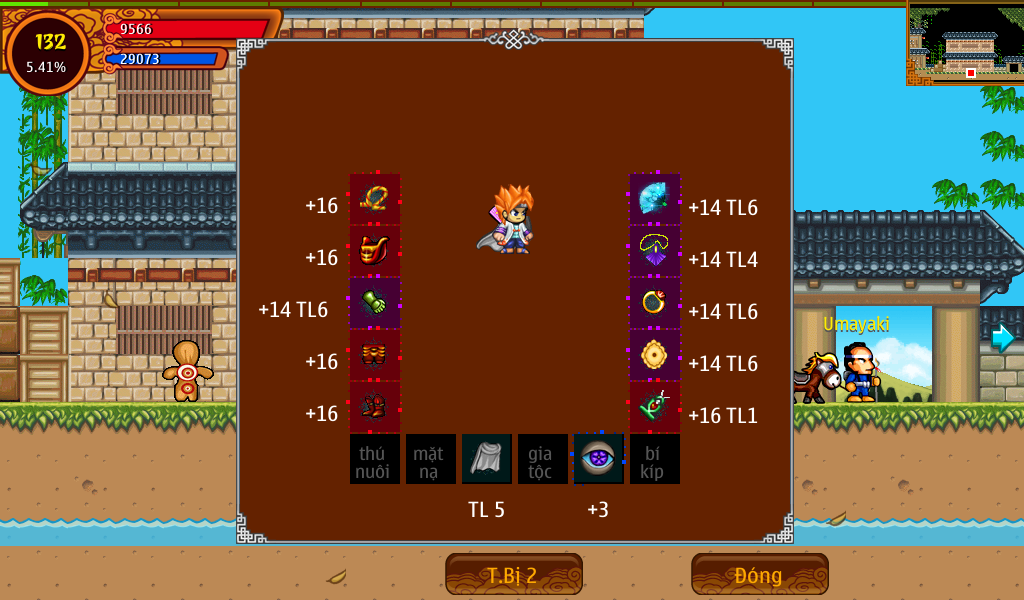Select the red boots equipment slot
The image size is (1024, 600).
point(375,408)
